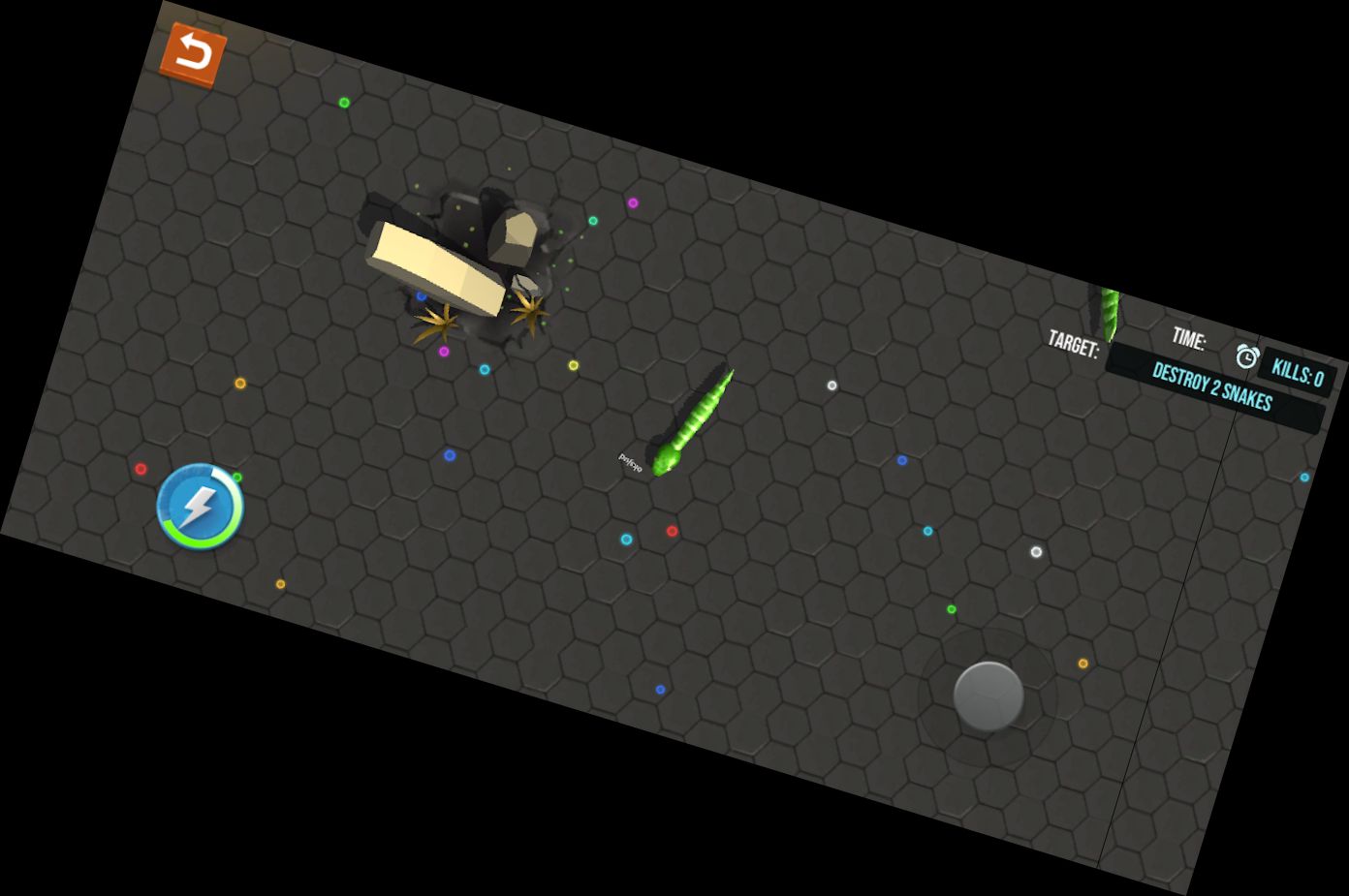
Task: Click the purple food pellet near the rocks
Action: point(443,351)
